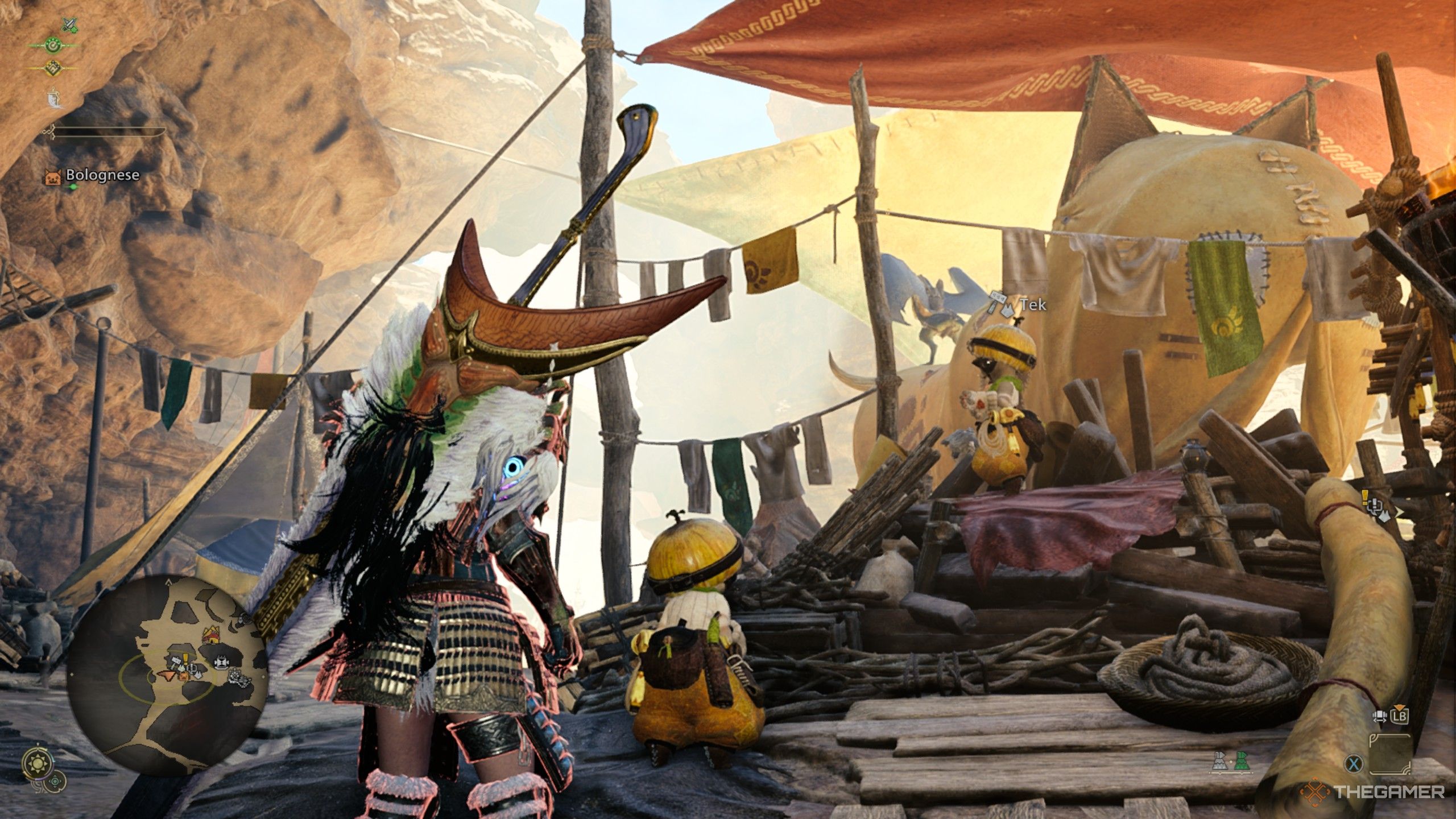1456x819 pixels.
Task: Select the empty item slot frame
Action: 1390,754
